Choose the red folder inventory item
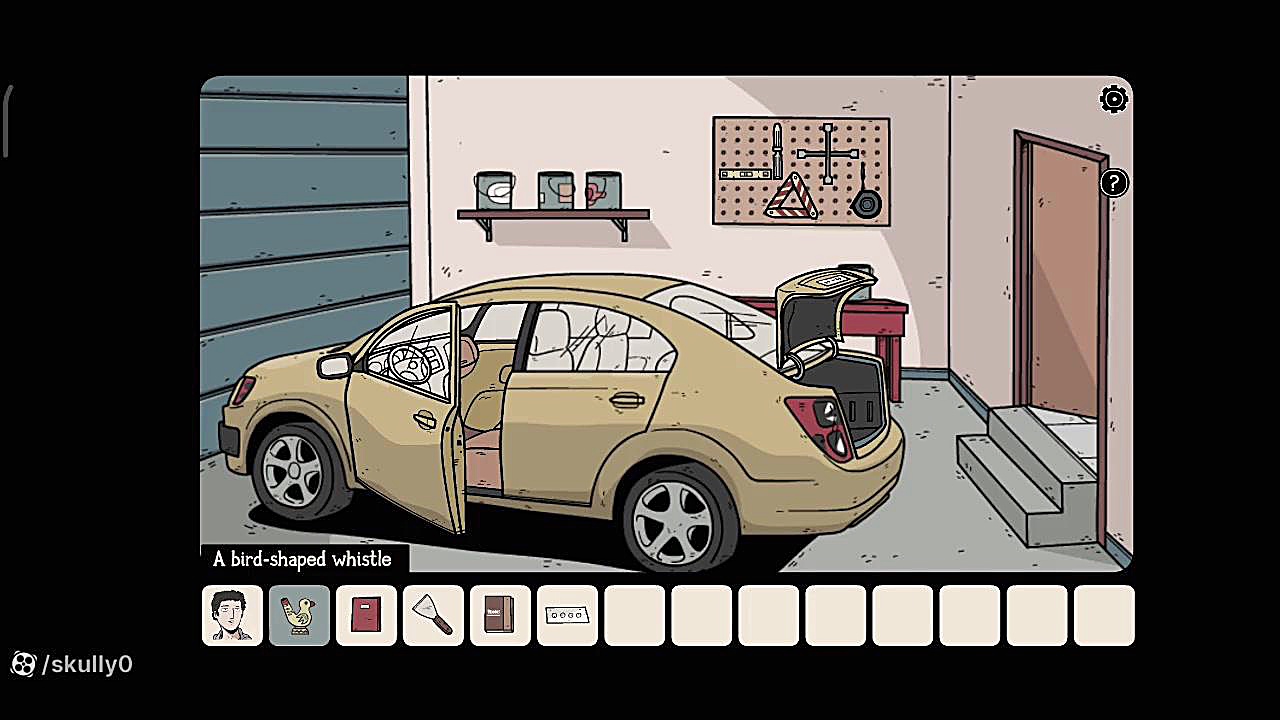This screenshot has height=720, width=1280. [x=366, y=615]
